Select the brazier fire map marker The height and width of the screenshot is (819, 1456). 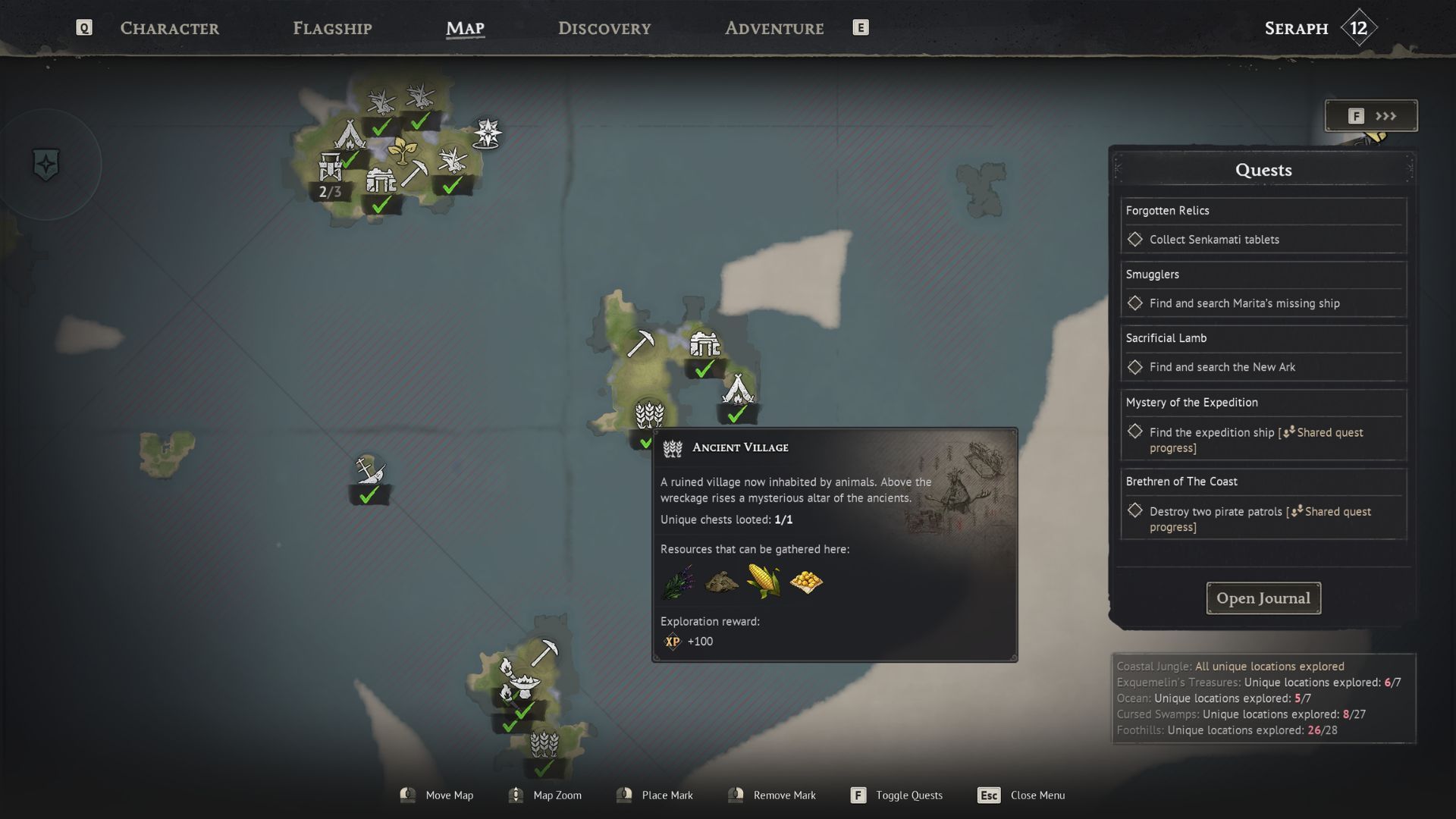pos(522,682)
